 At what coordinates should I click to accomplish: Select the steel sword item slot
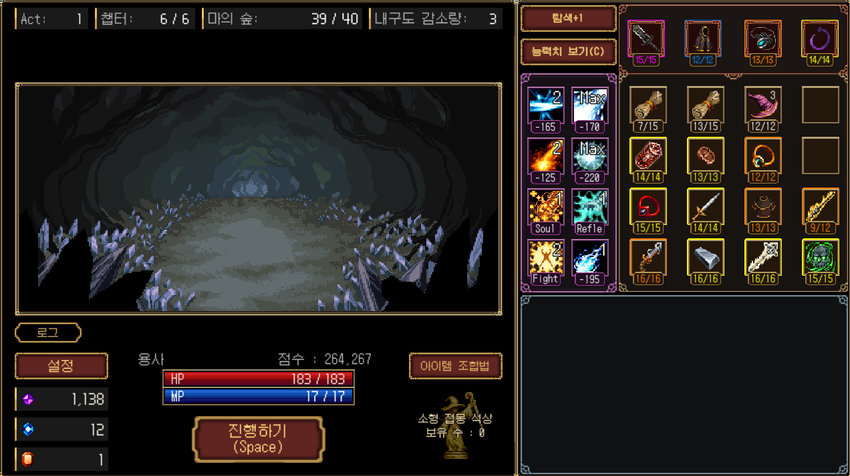tap(705, 206)
